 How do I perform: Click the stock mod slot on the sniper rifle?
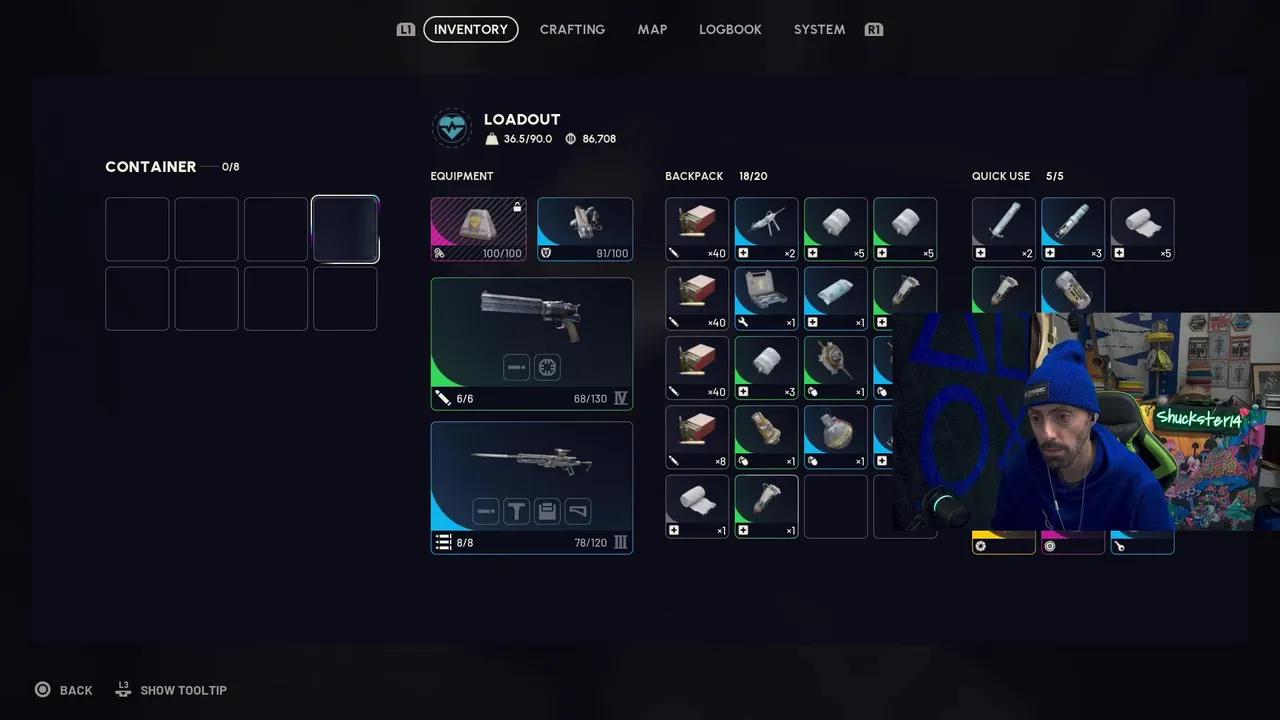click(578, 511)
